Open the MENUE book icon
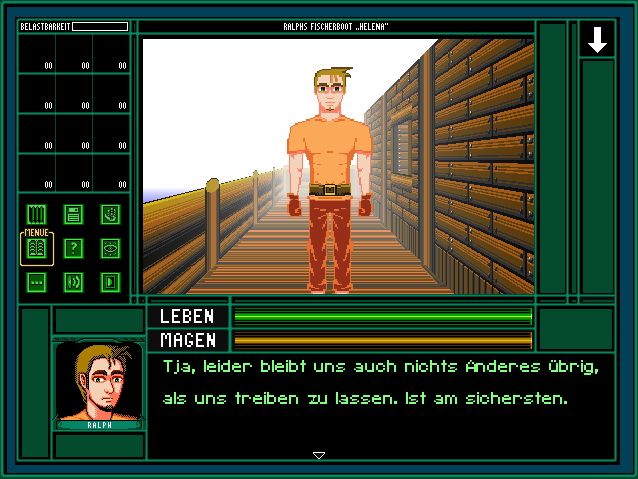This screenshot has width=638, height=479. tap(37, 248)
